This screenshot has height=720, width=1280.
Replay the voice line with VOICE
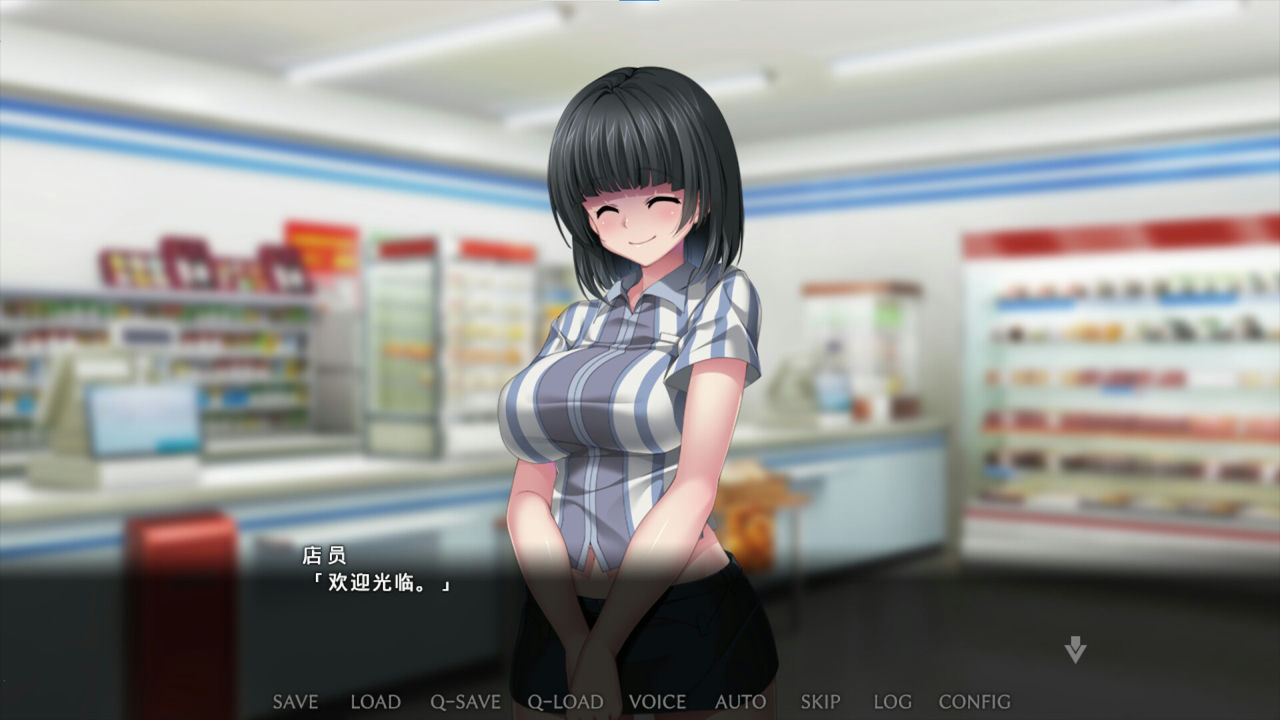(659, 701)
